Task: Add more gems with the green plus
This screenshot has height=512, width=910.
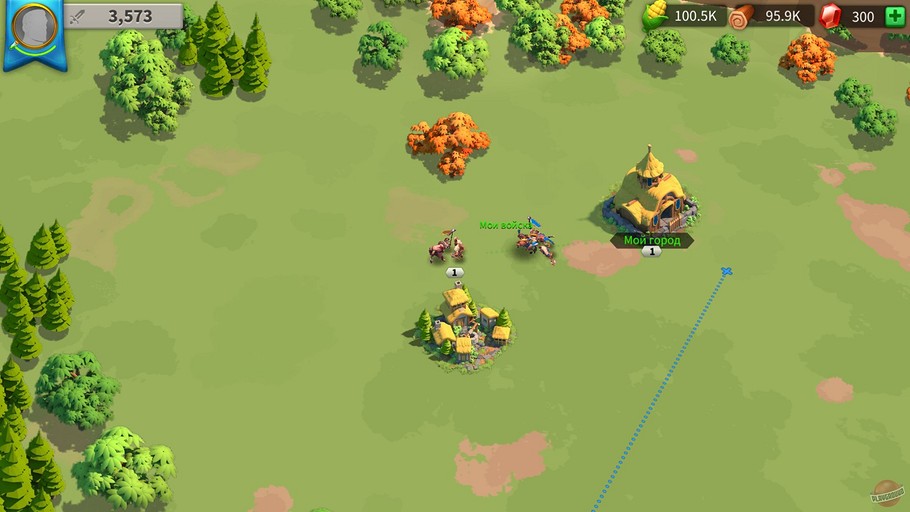Action: click(894, 16)
